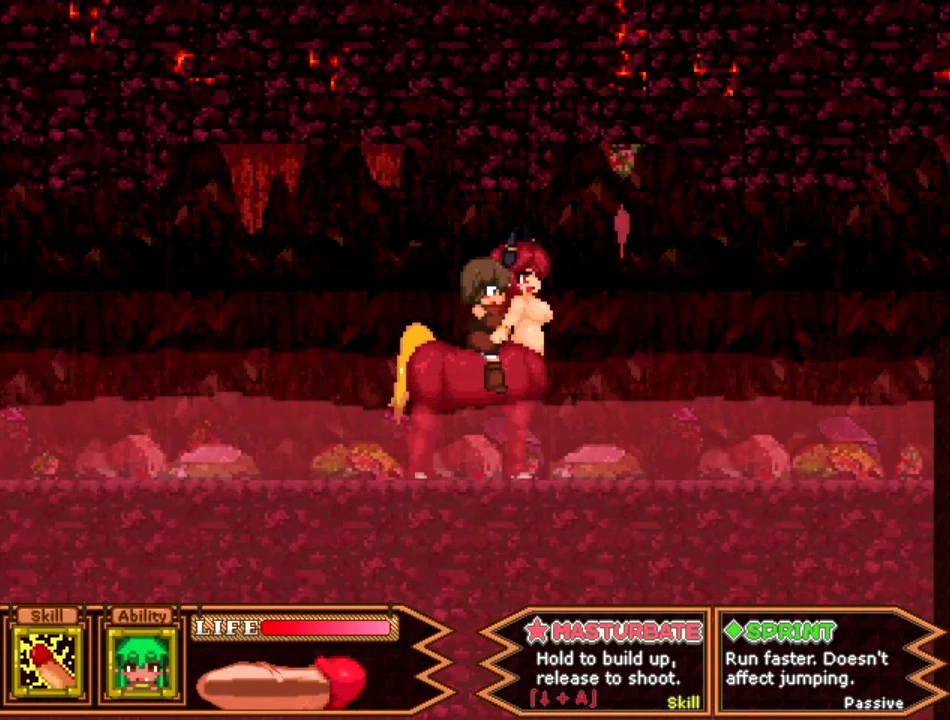Select the Skill slot icon
The image size is (950, 720).
[x=45, y=662]
